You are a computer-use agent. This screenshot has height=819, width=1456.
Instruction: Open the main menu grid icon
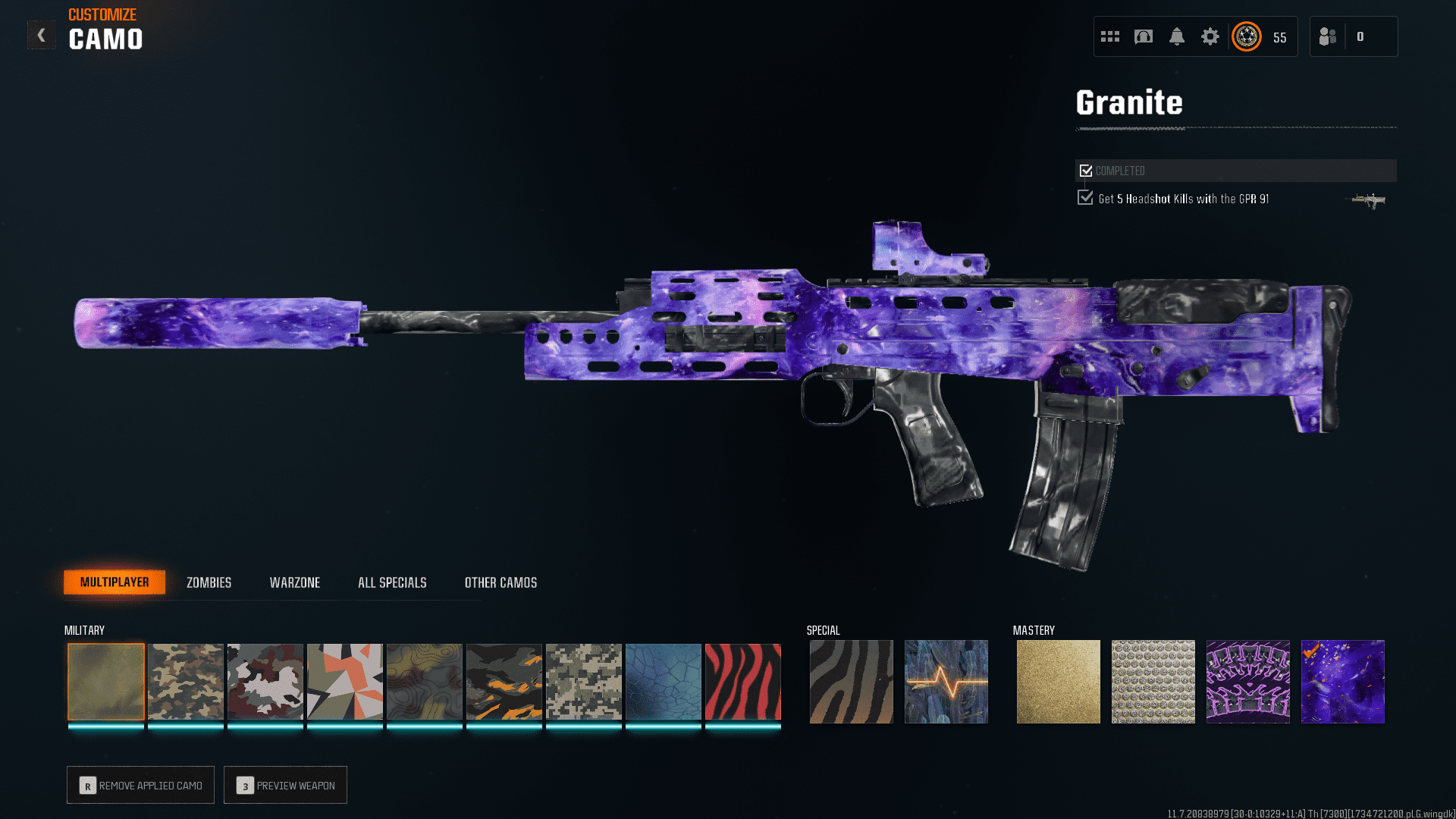coord(1109,36)
